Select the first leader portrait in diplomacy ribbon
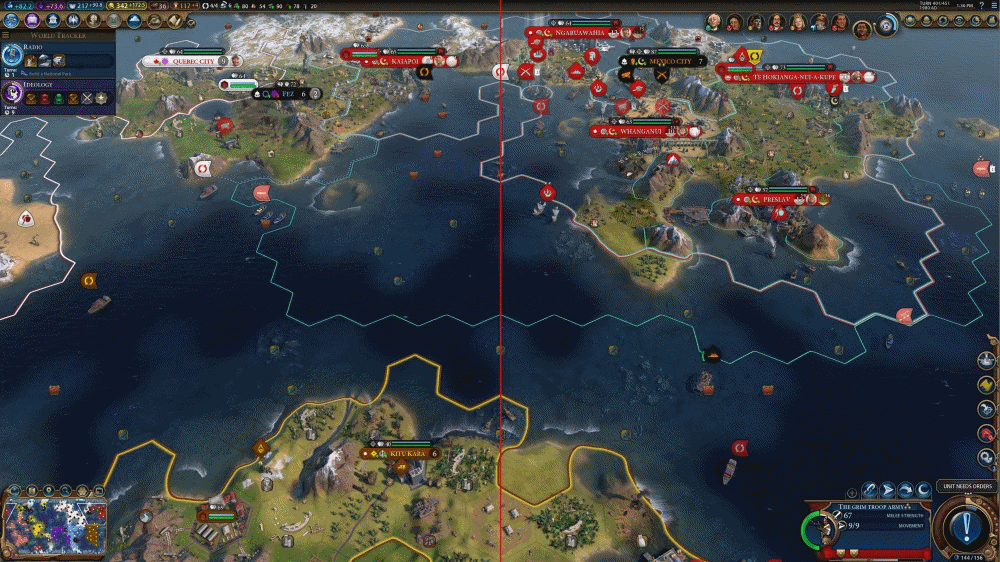This screenshot has width=1000, height=562. 714,22
